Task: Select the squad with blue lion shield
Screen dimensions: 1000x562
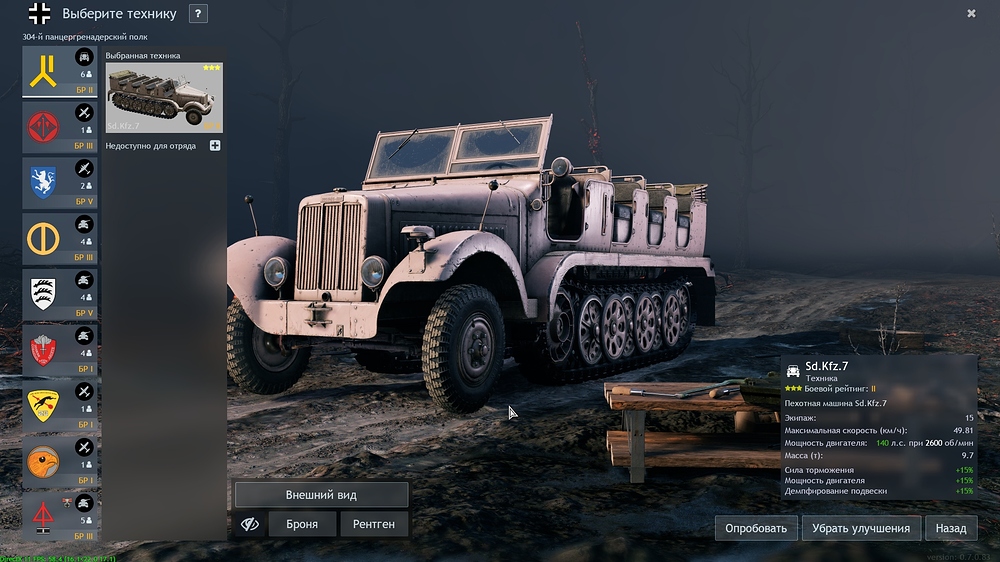Action: tap(60, 182)
